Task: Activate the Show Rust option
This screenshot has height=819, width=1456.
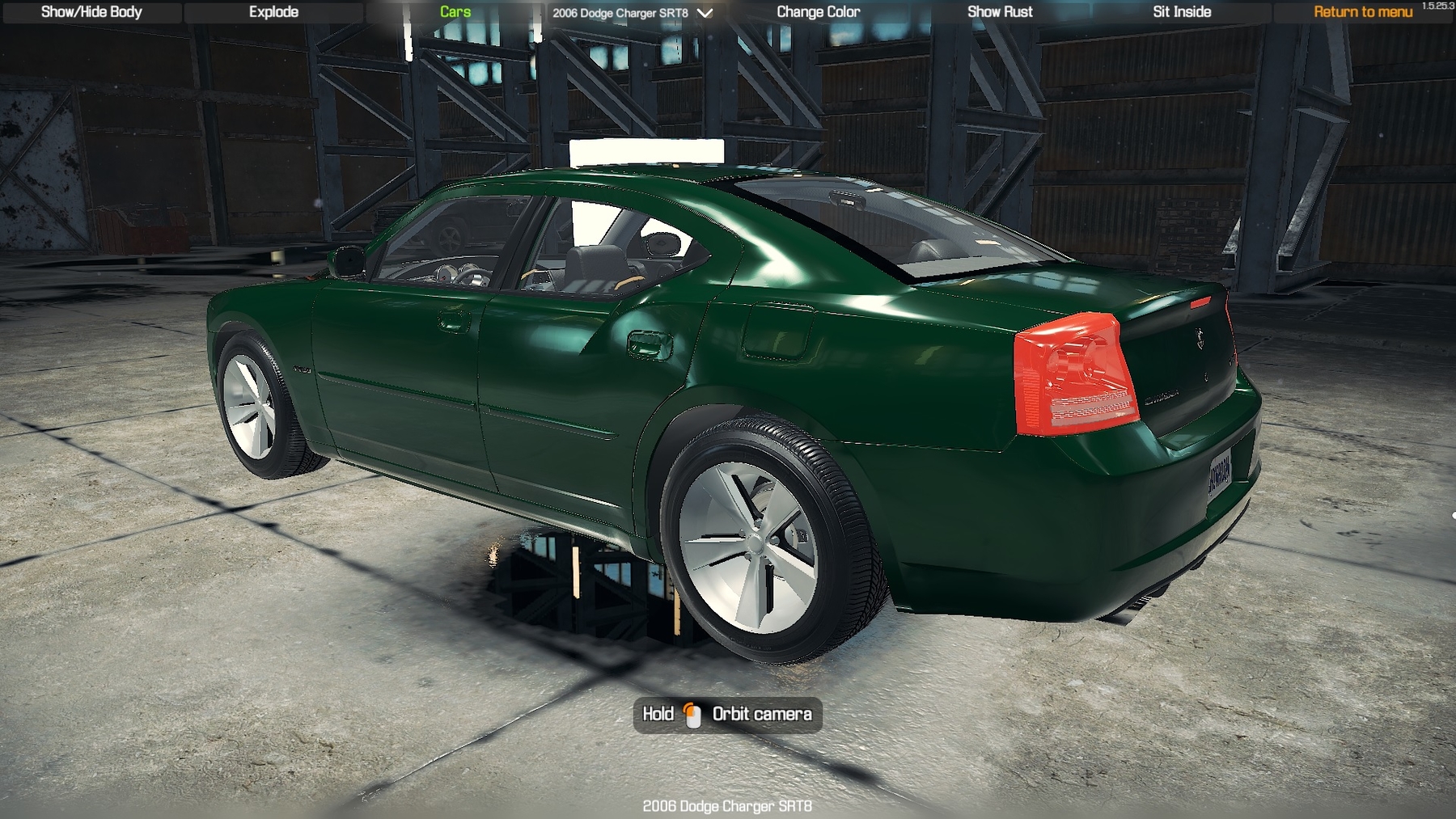Action: (1000, 12)
